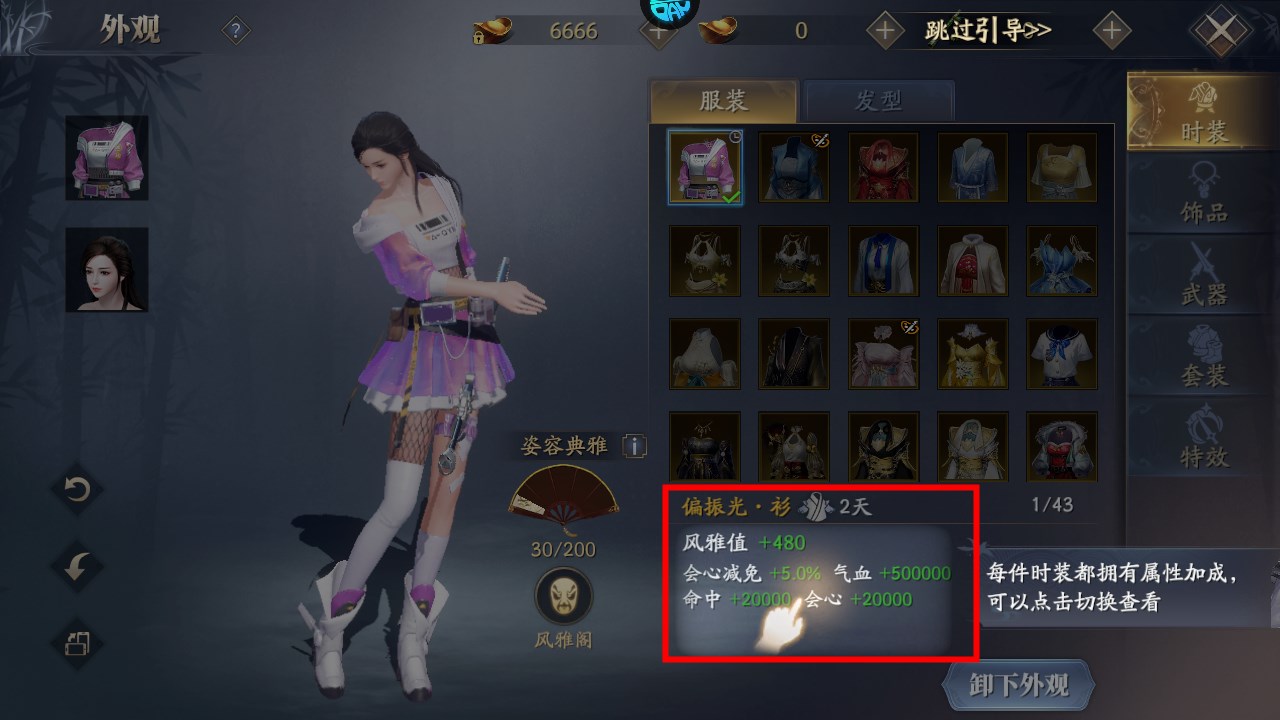Screen dimensions: 1280x720
Task: Switch to the 发型 hairstyle tab
Action: (x=880, y=100)
